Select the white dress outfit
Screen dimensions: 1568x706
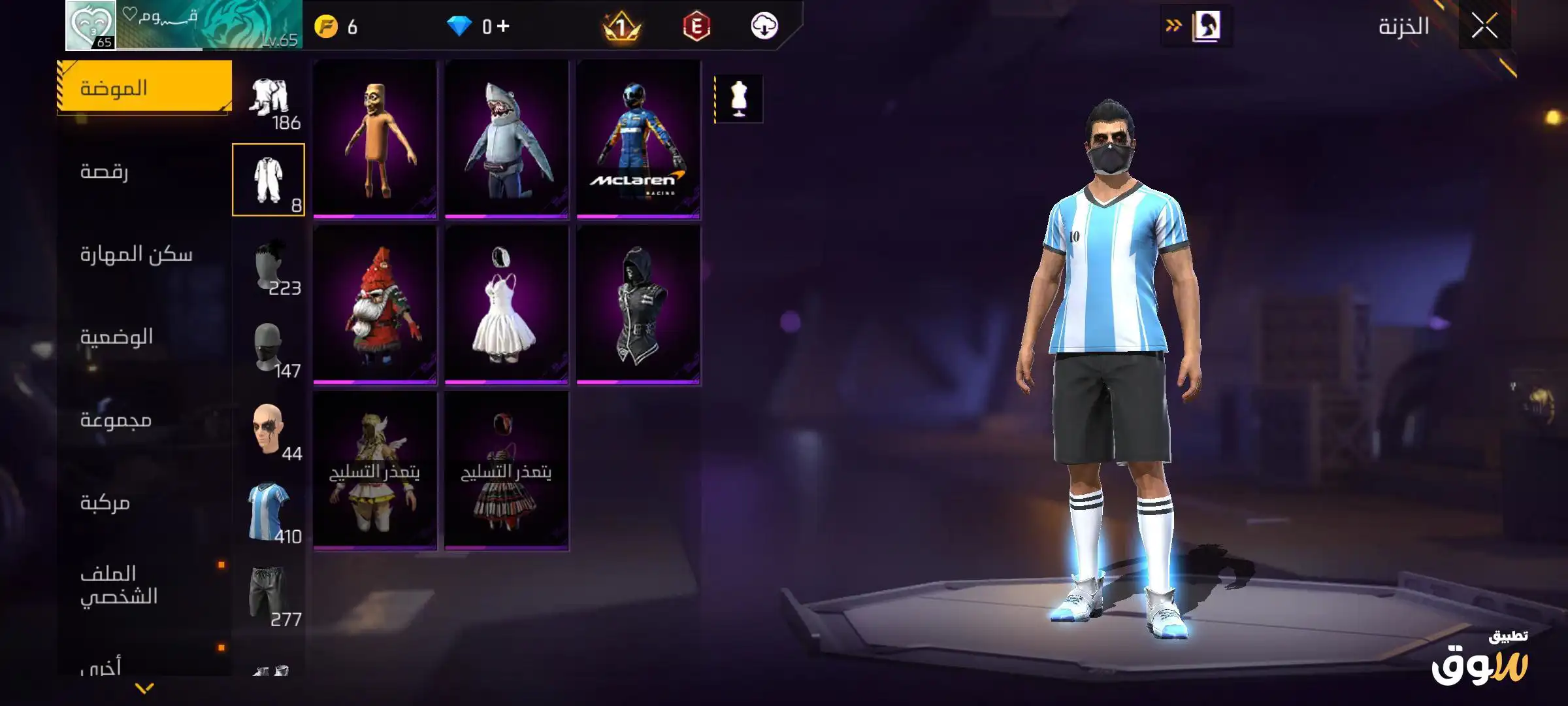pyautogui.click(x=506, y=305)
